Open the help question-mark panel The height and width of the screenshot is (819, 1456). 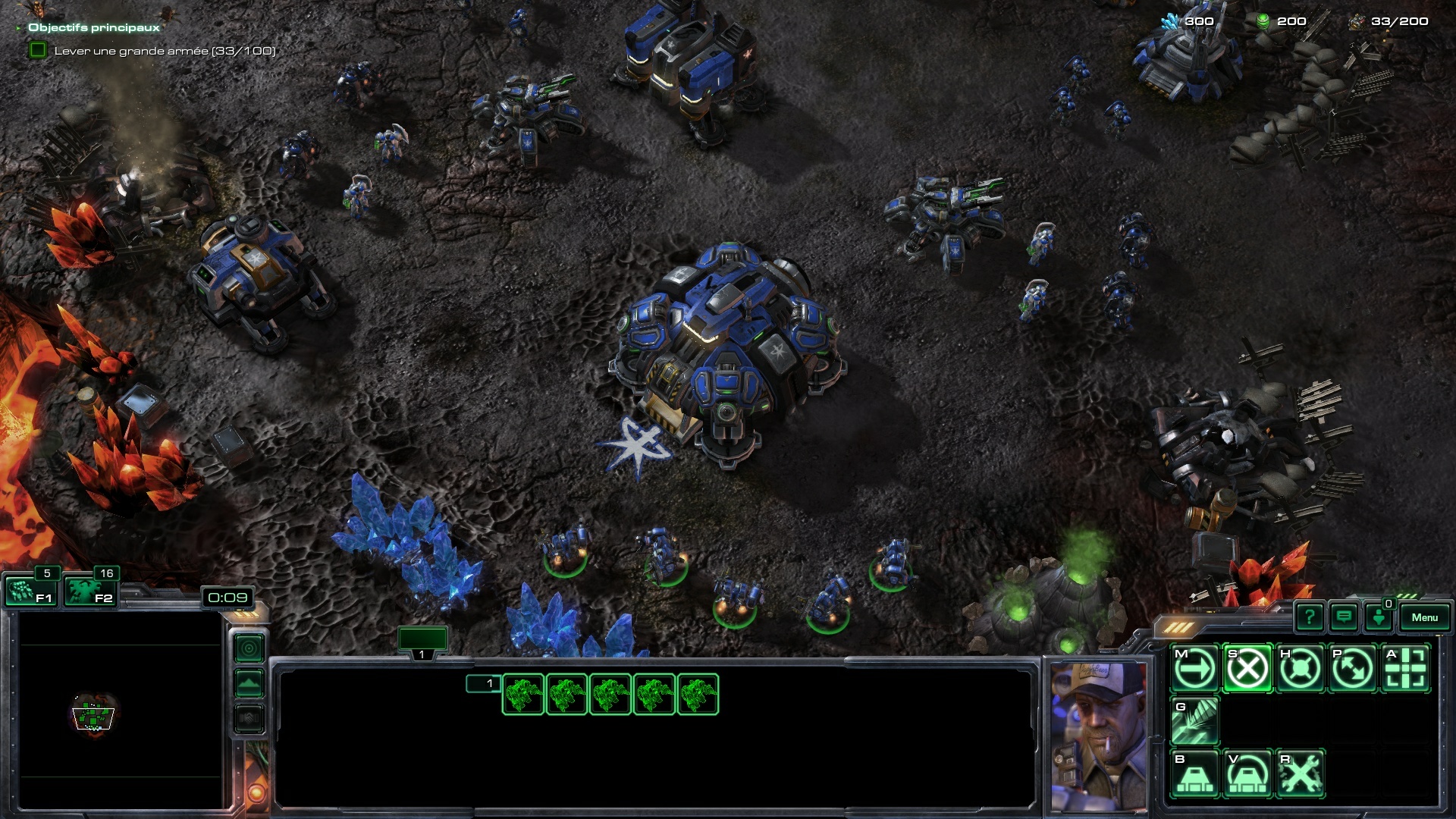(x=1310, y=617)
